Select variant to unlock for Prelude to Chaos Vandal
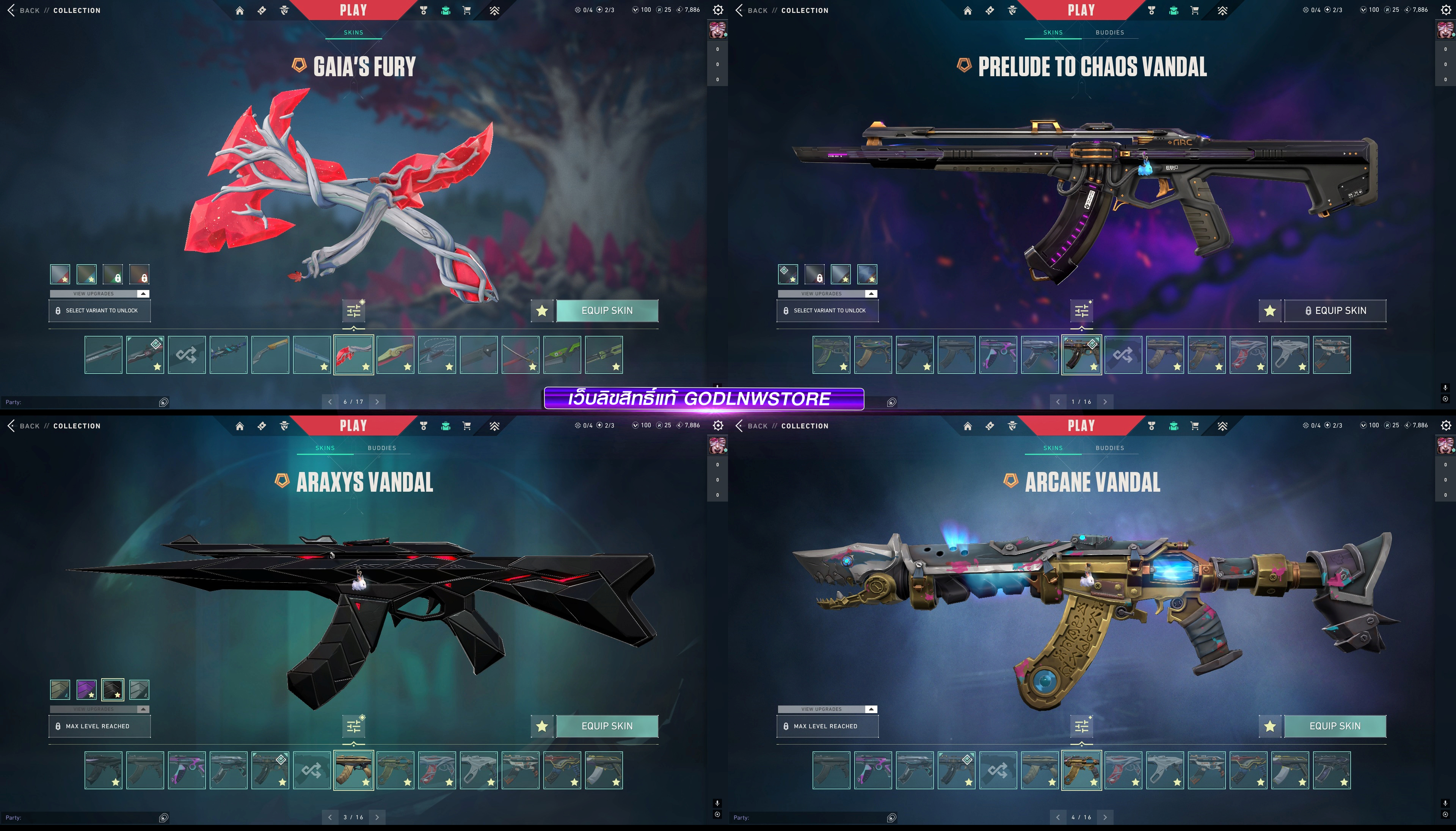The width and height of the screenshot is (1456, 831). 827,310
